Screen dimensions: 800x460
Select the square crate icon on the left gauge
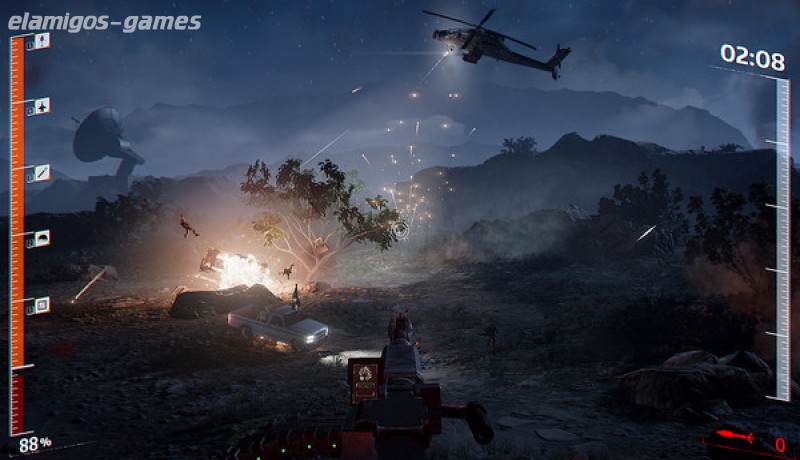click(42, 305)
